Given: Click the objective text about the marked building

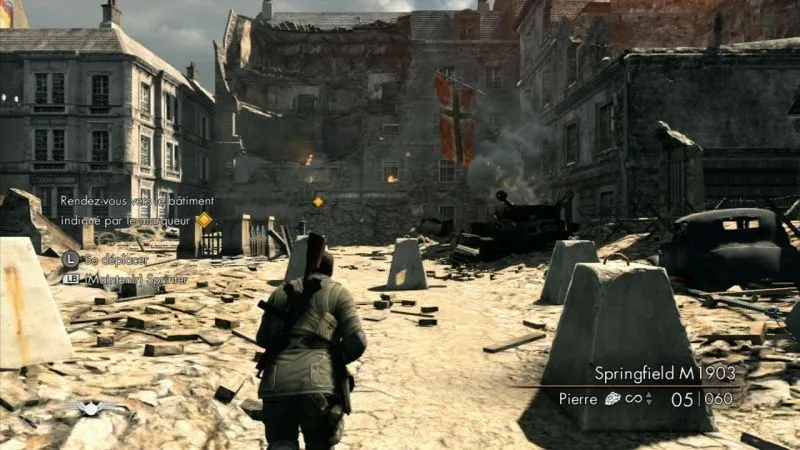Looking at the screenshot, I should pos(125,209).
